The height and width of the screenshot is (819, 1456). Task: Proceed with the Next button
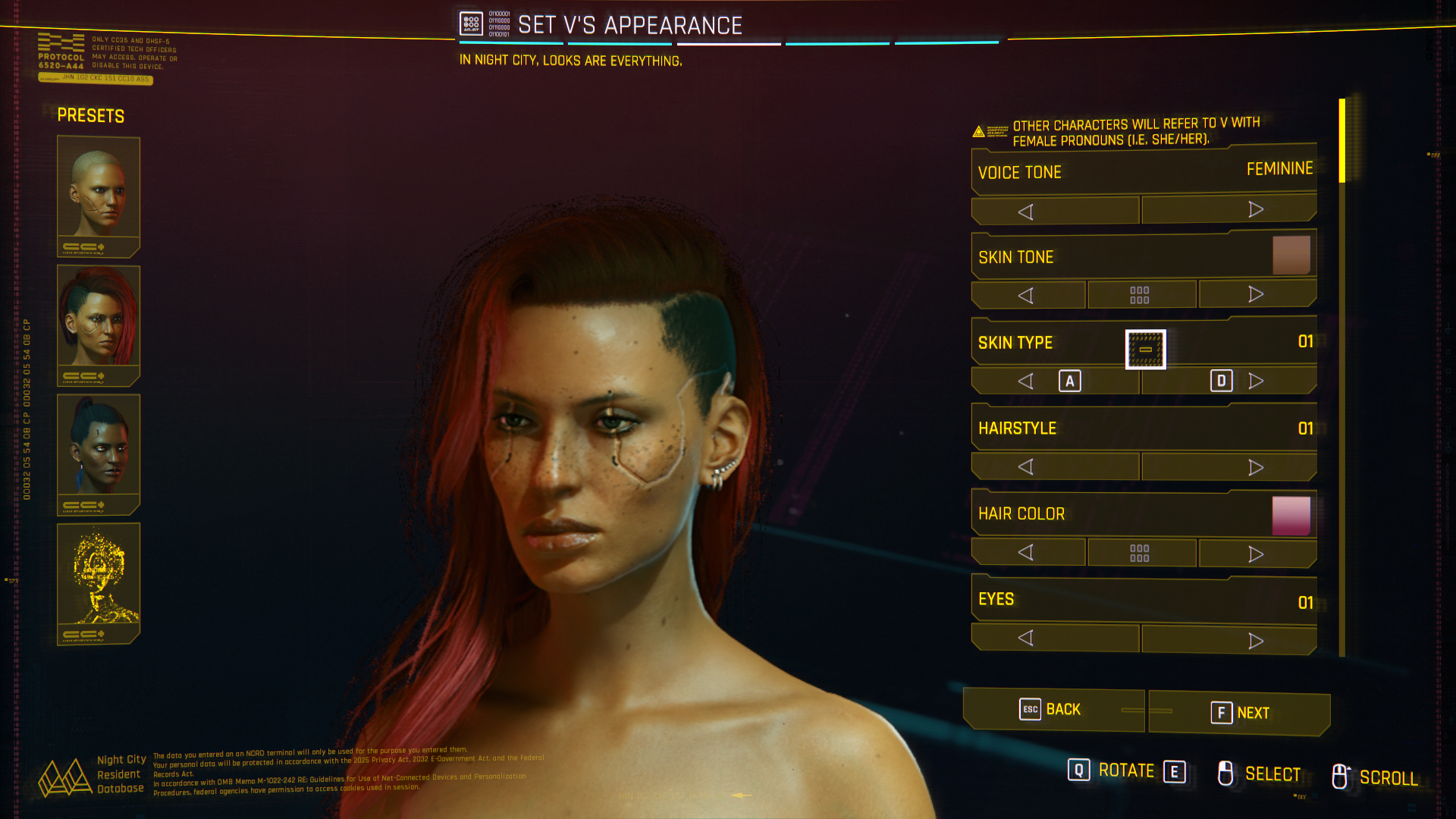pos(1239,713)
